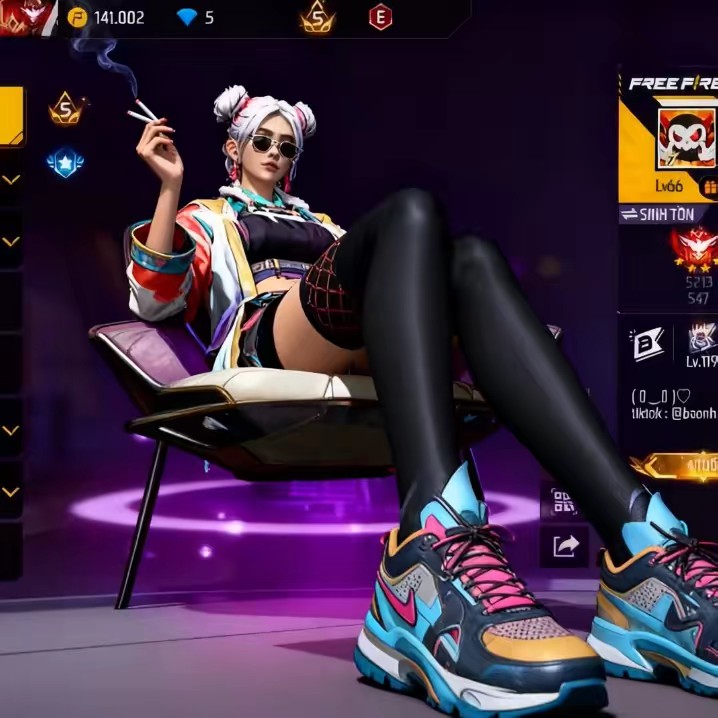Share the profile with the arrow button
718x718 pixels.
(x=565, y=545)
